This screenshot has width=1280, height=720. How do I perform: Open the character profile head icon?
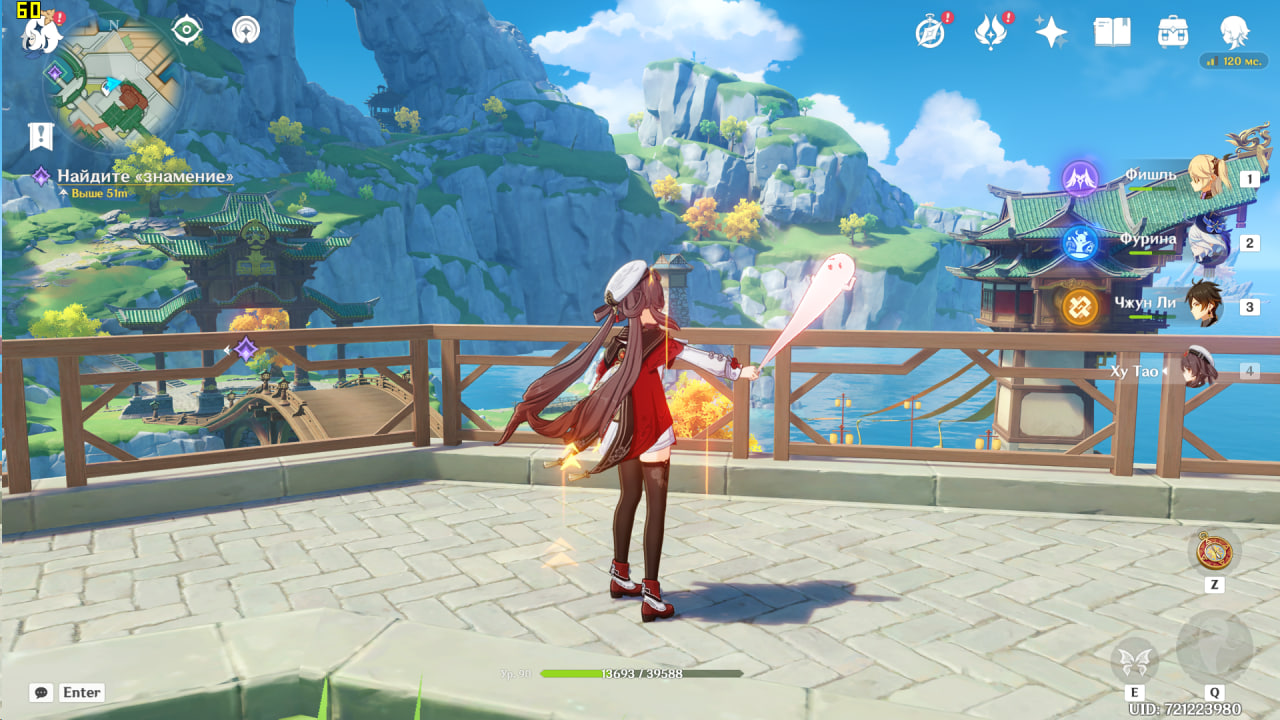click(1235, 32)
